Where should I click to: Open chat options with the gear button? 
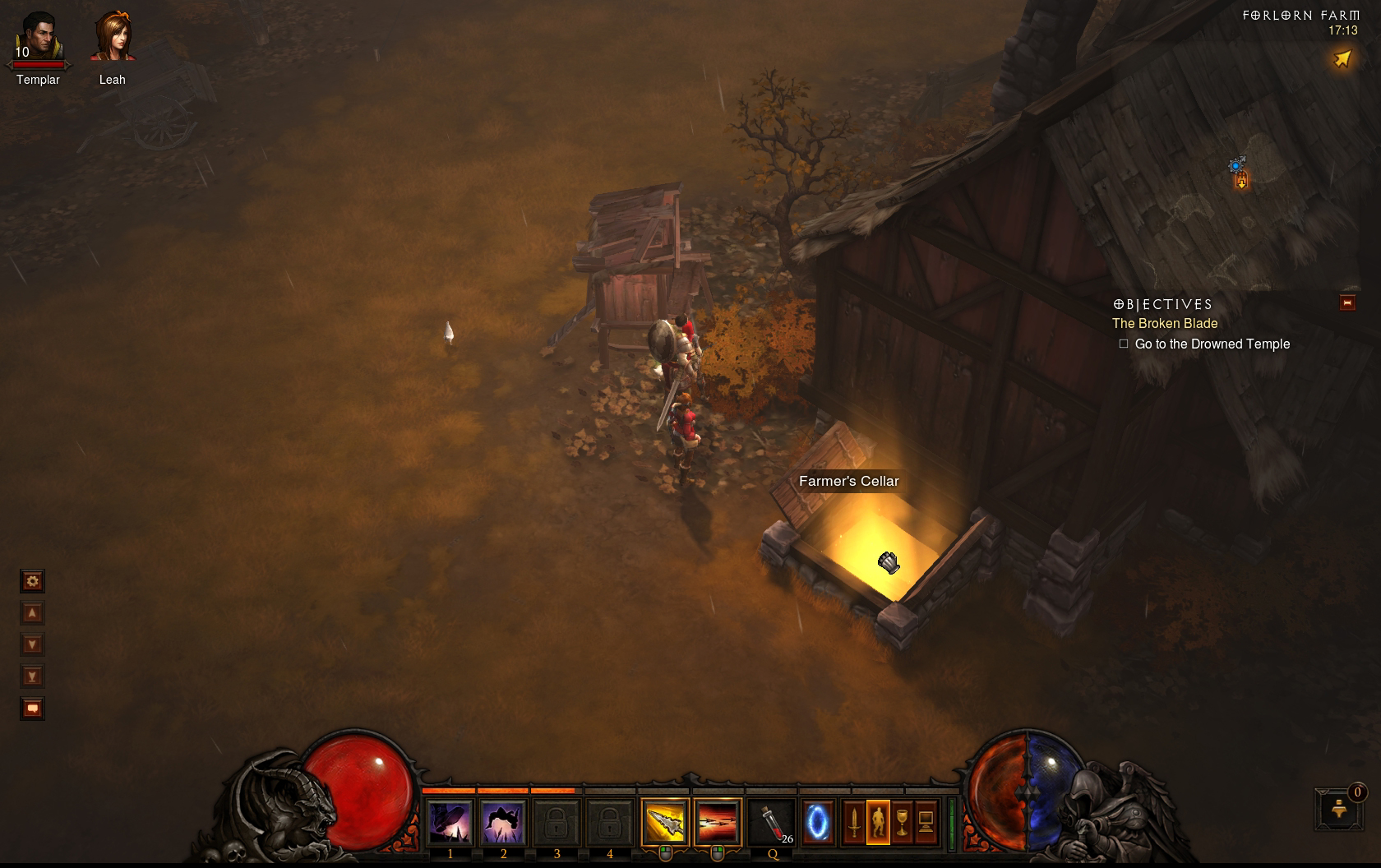[x=32, y=582]
